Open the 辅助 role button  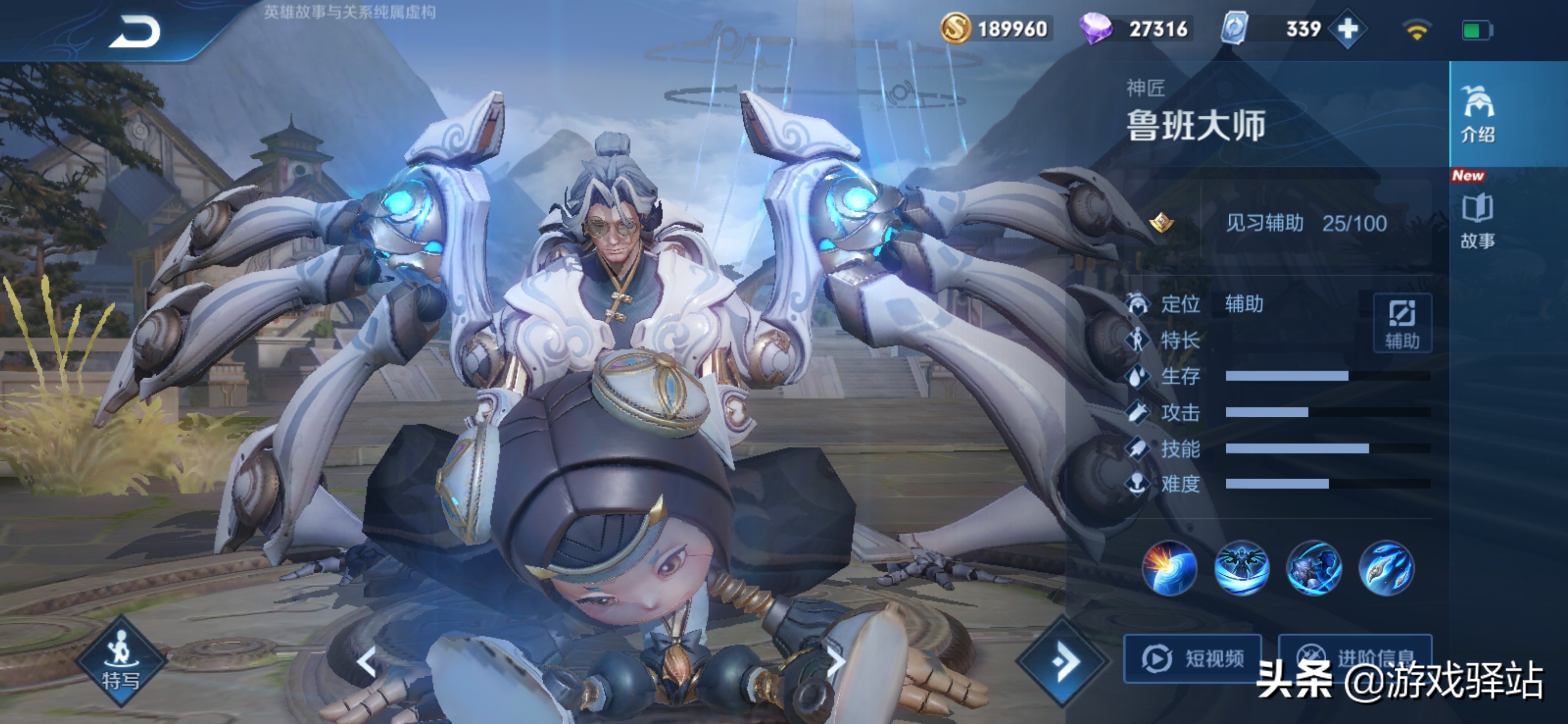tap(1402, 323)
